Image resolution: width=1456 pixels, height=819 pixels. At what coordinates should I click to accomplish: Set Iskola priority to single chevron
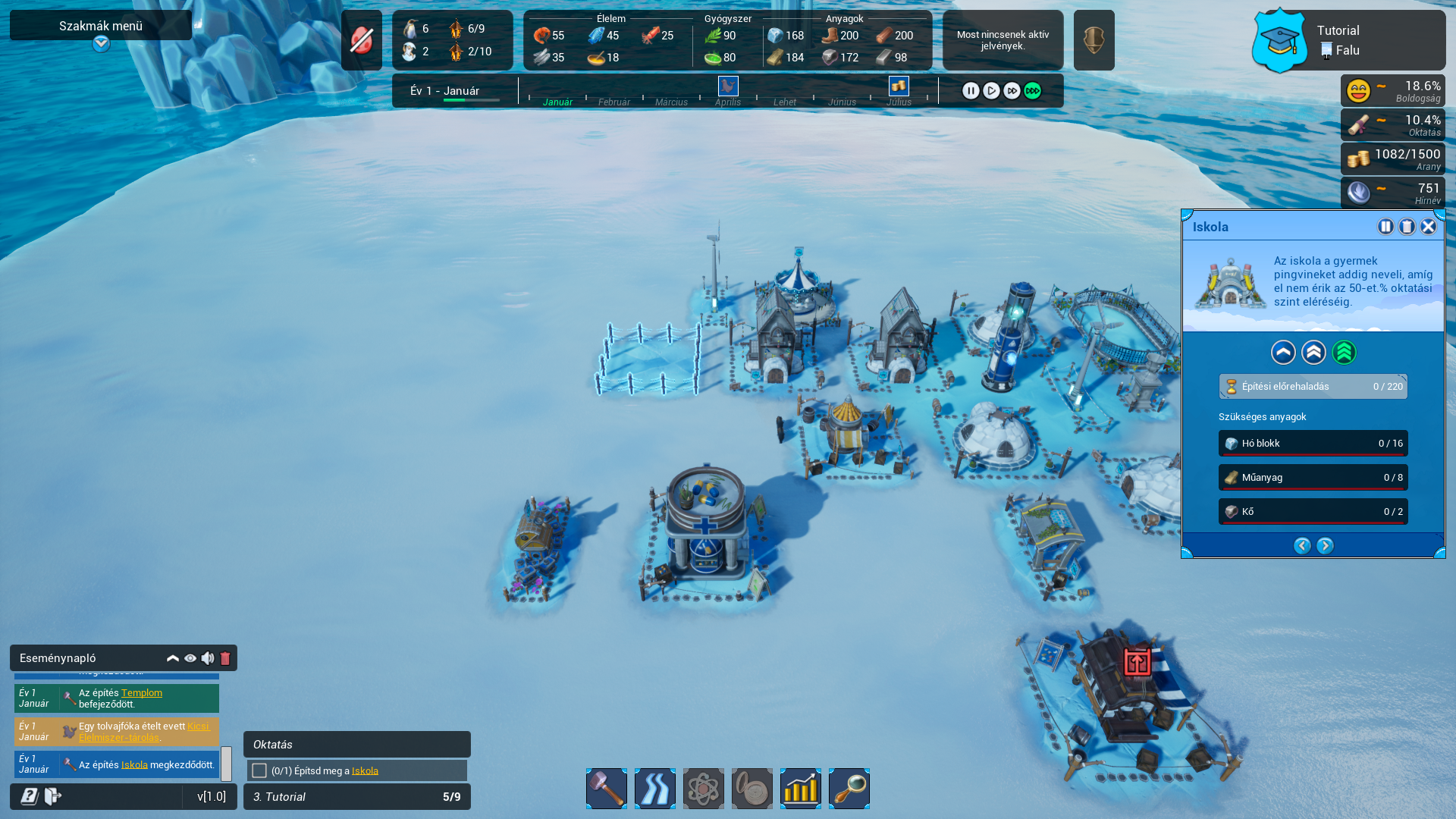pos(1283,353)
